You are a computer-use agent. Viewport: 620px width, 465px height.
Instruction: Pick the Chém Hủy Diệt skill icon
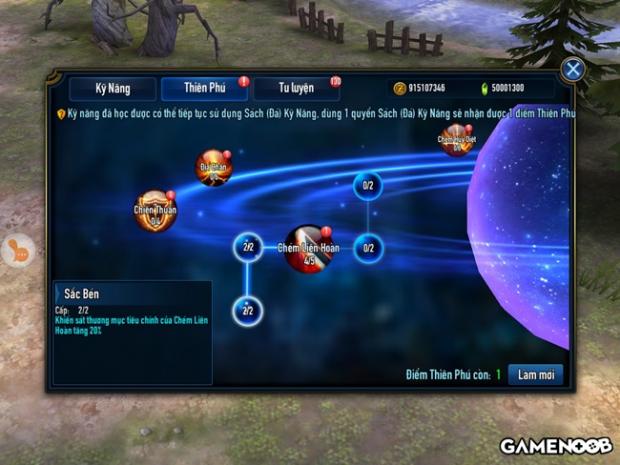click(x=456, y=141)
